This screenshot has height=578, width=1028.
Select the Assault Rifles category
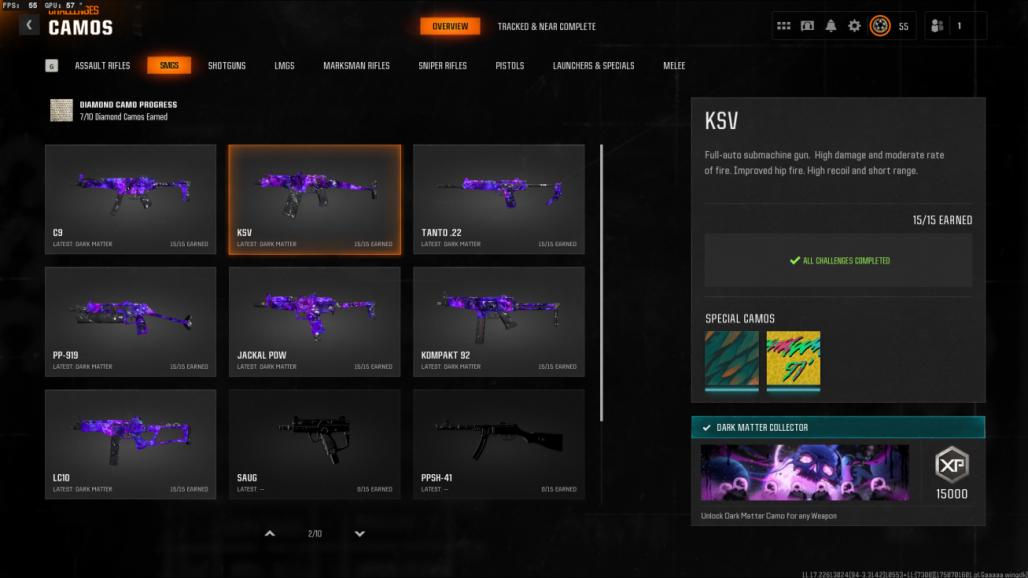102,66
